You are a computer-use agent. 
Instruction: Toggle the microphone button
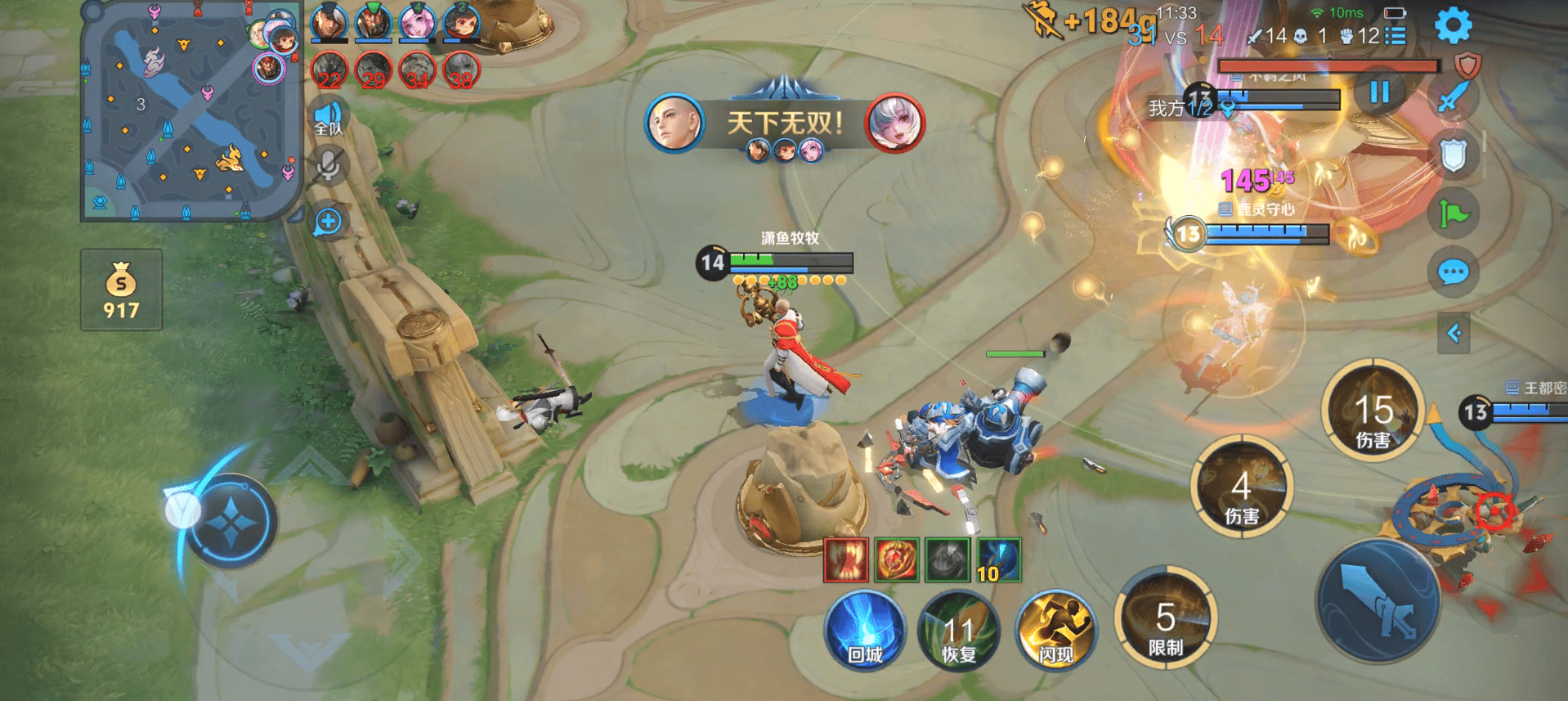click(329, 166)
